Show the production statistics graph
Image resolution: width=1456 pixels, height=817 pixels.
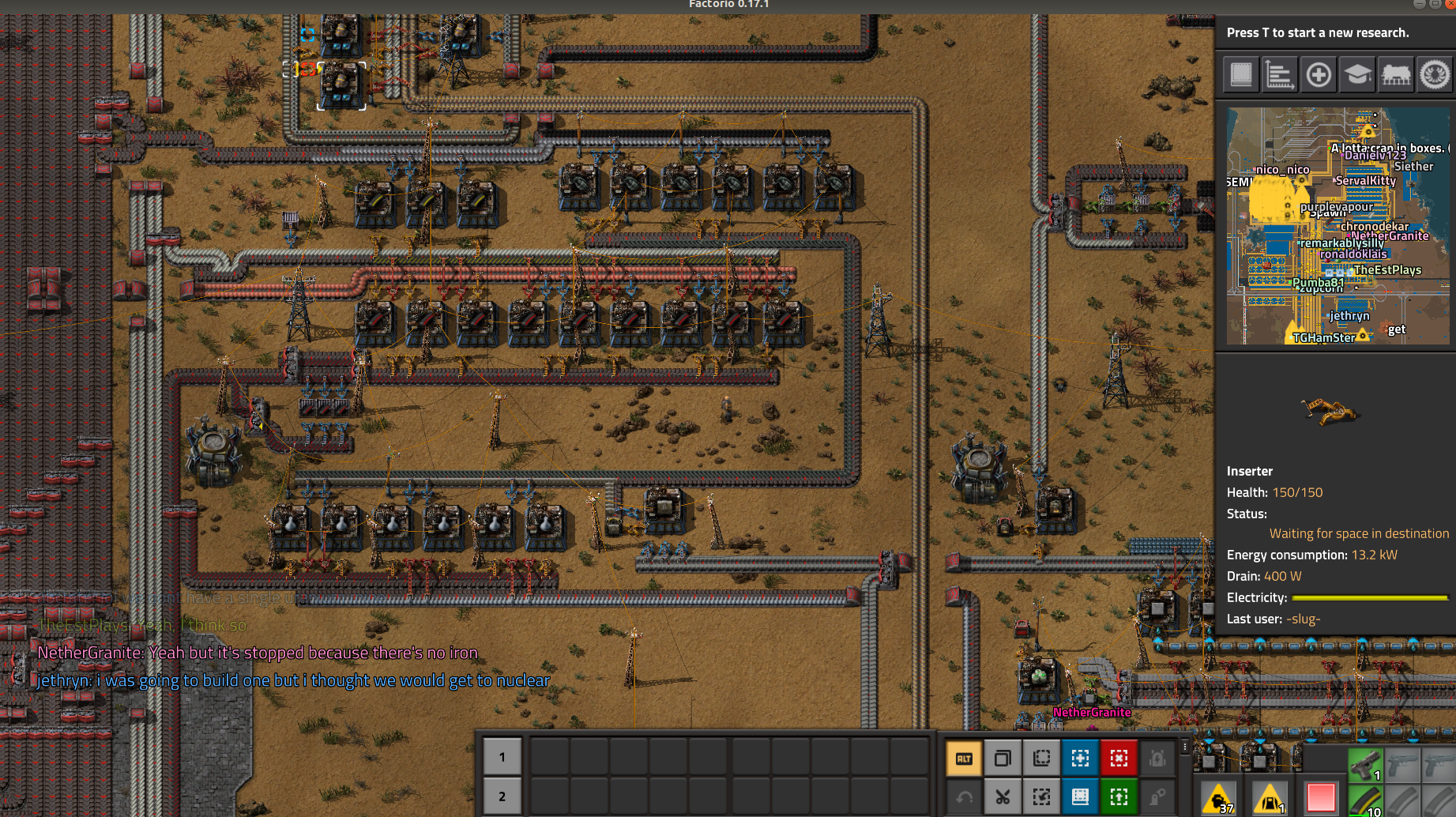tap(1280, 75)
